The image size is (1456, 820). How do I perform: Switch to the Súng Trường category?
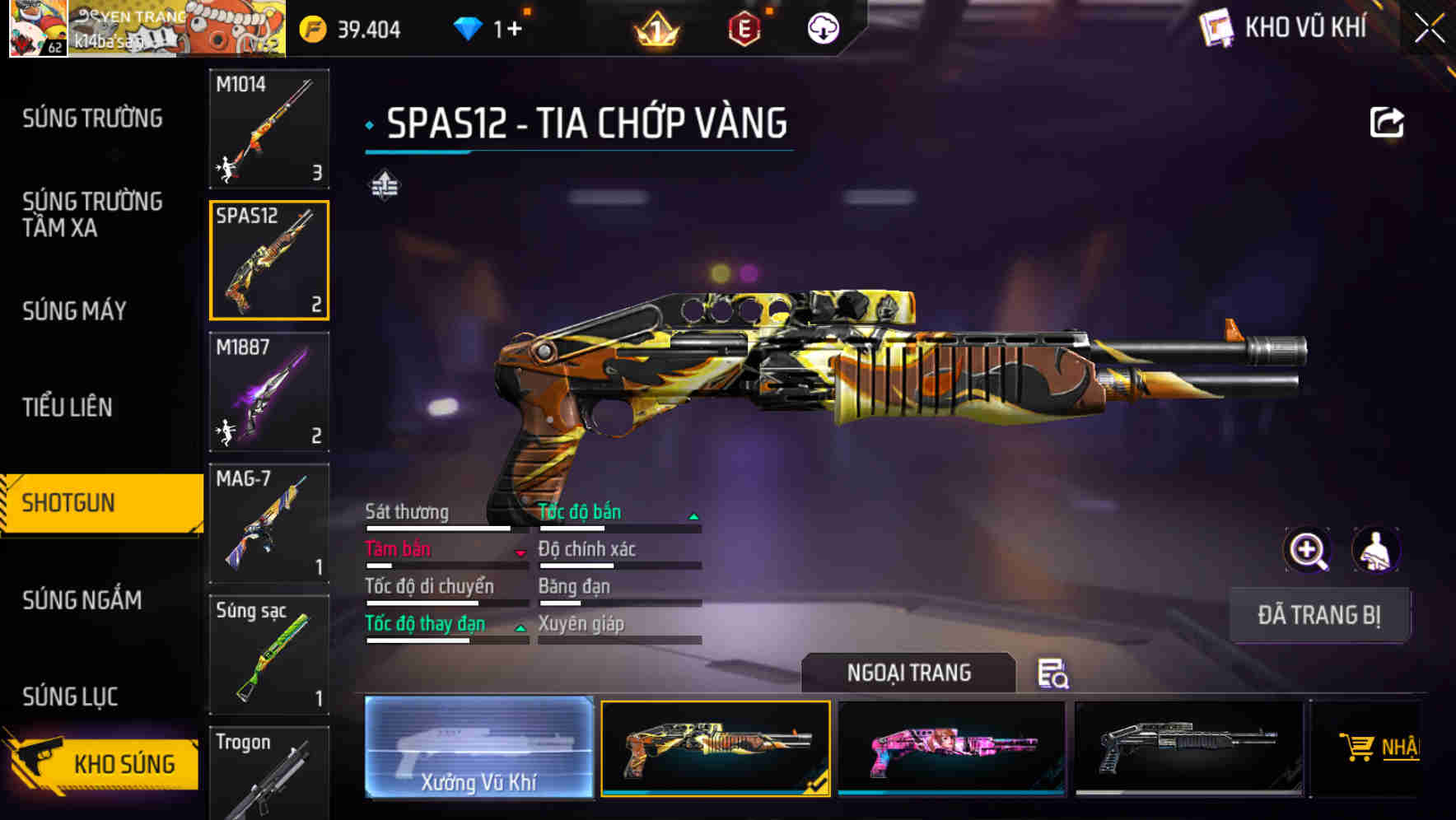pos(92,119)
